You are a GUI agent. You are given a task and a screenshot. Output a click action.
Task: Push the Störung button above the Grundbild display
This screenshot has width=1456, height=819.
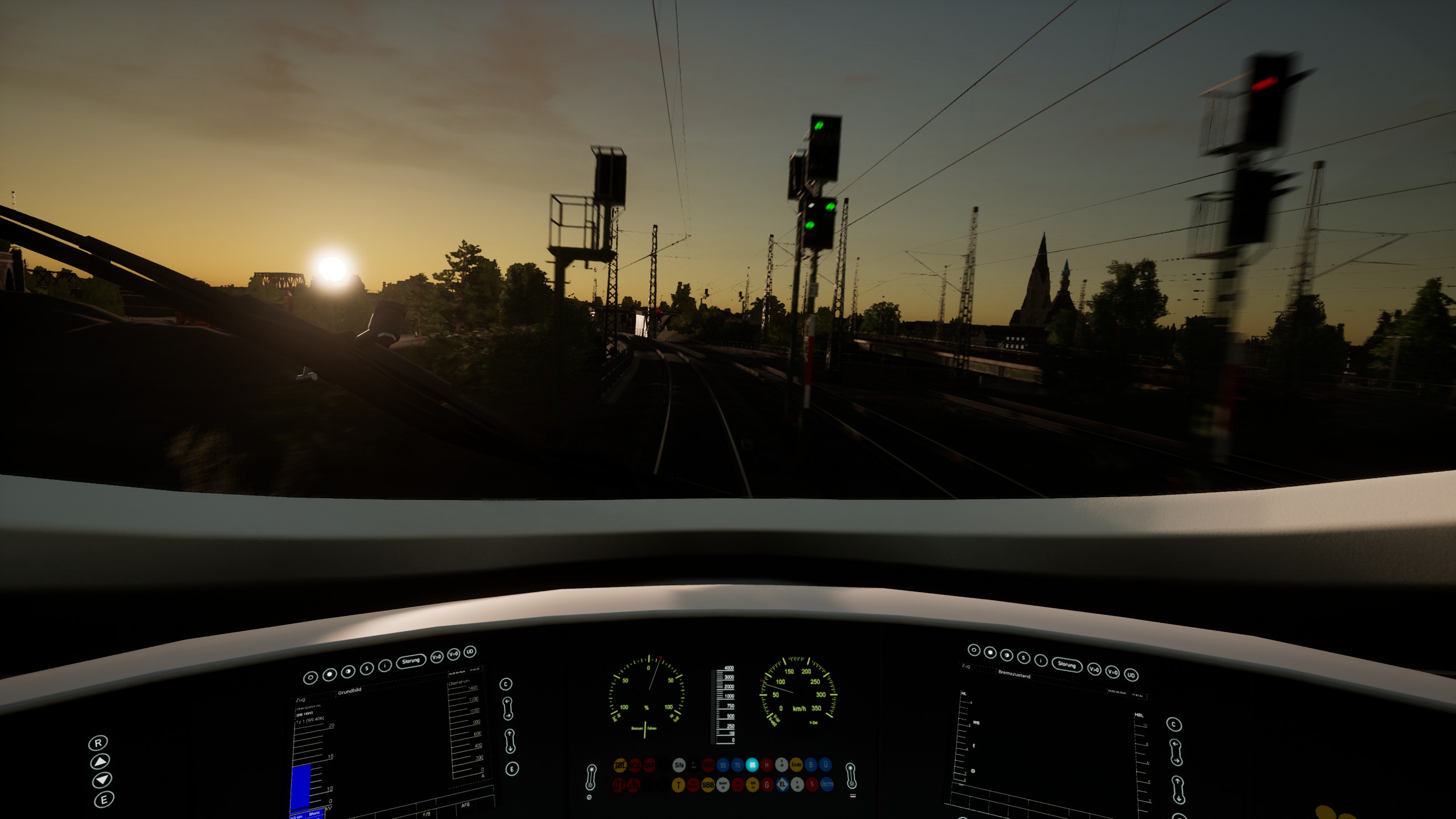(x=411, y=661)
